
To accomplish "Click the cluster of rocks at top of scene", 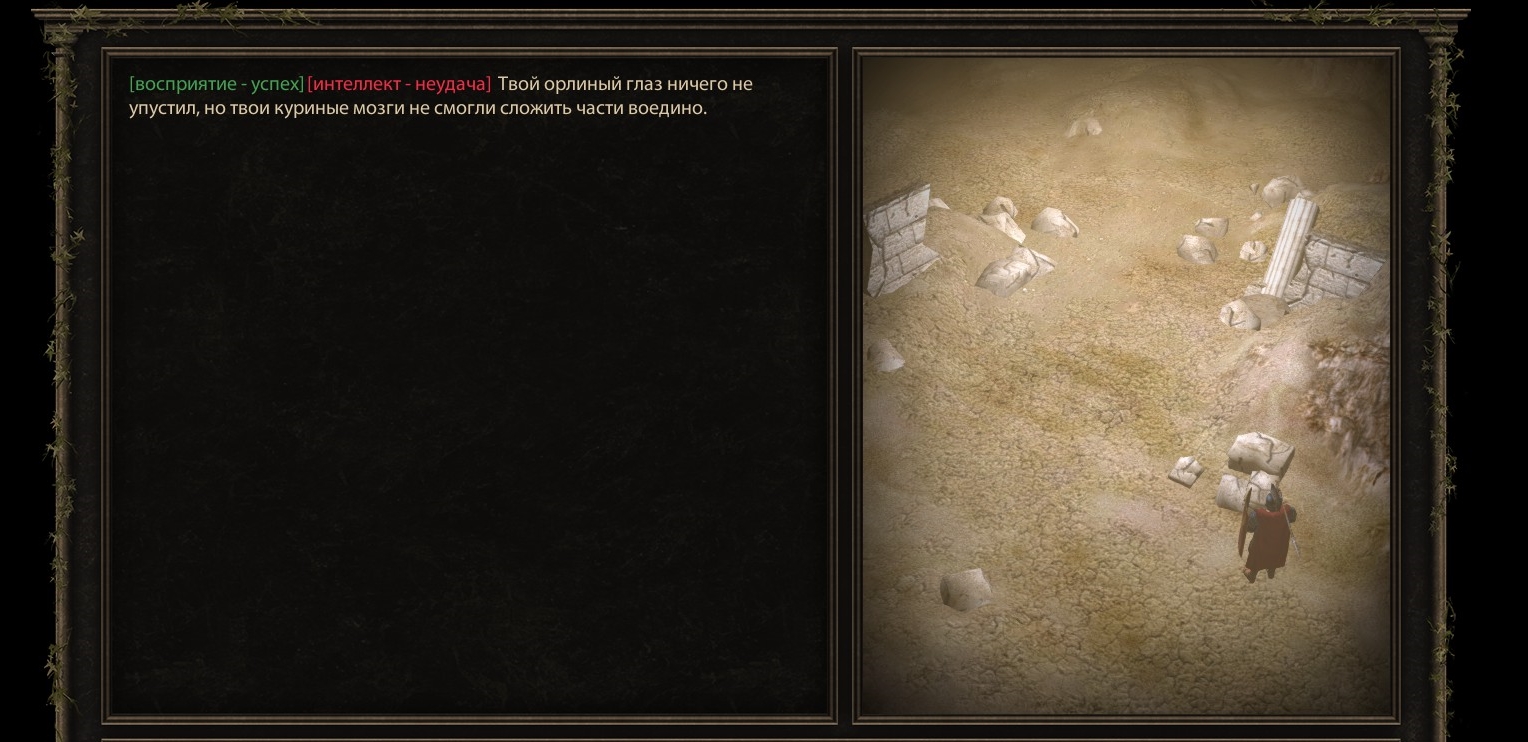I will 1085,130.
